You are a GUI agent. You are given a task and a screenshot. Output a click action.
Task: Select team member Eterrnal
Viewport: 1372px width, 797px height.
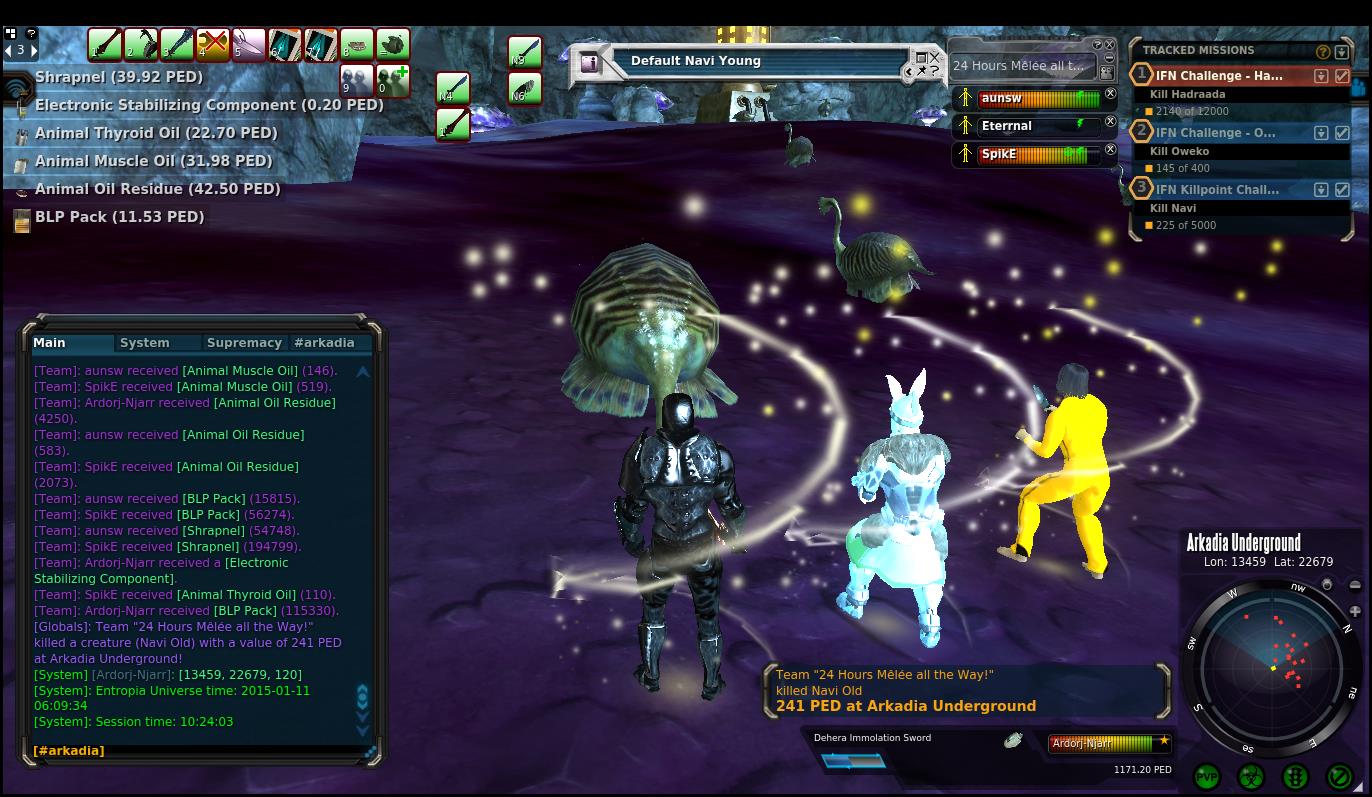[x=1030, y=126]
